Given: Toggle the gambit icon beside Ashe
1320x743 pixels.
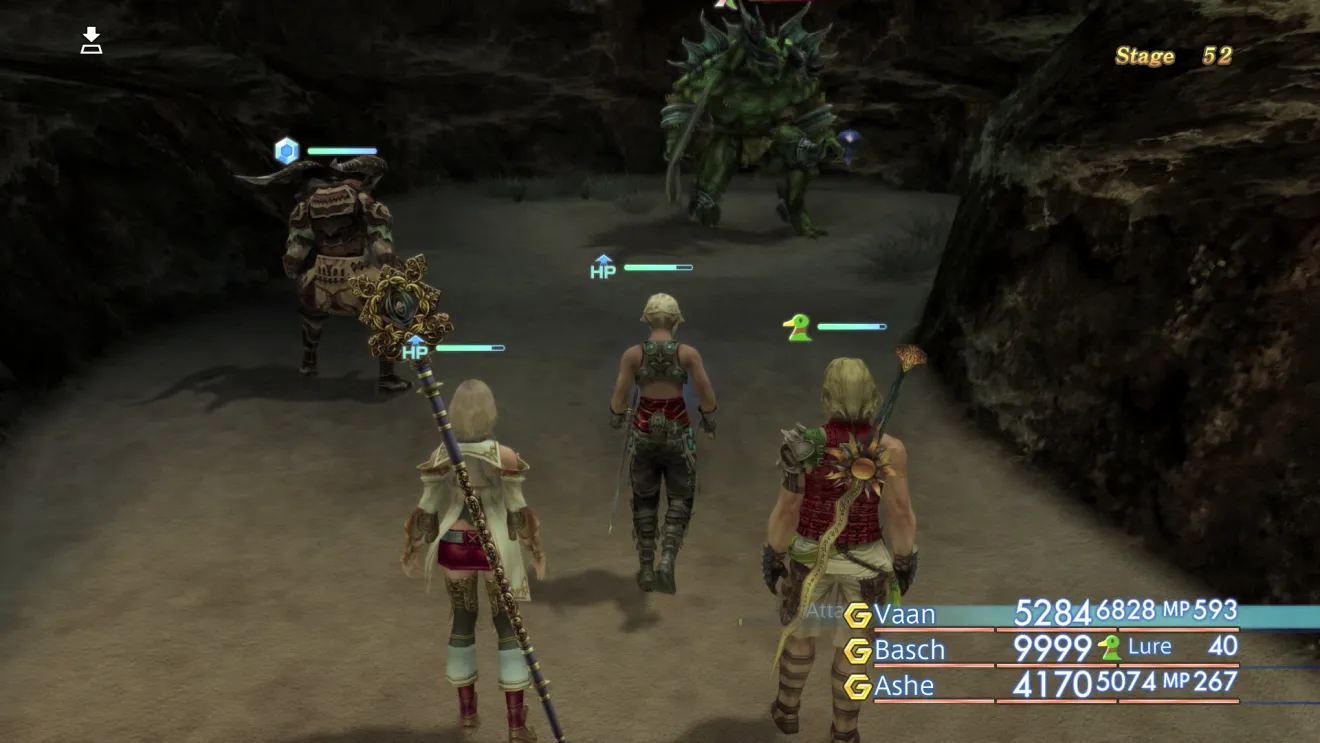Looking at the screenshot, I should pos(857,687).
